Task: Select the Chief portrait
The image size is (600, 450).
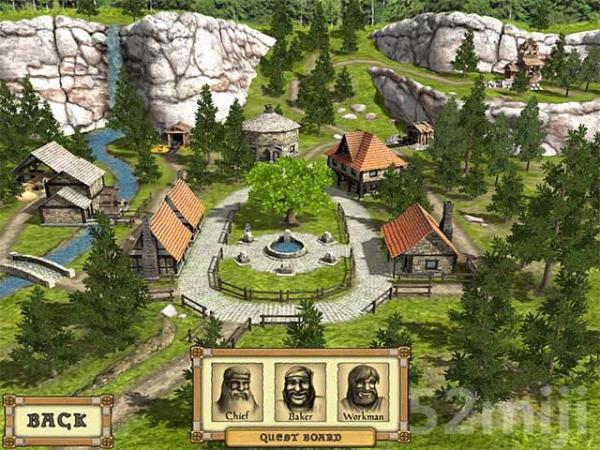Action: (238, 391)
